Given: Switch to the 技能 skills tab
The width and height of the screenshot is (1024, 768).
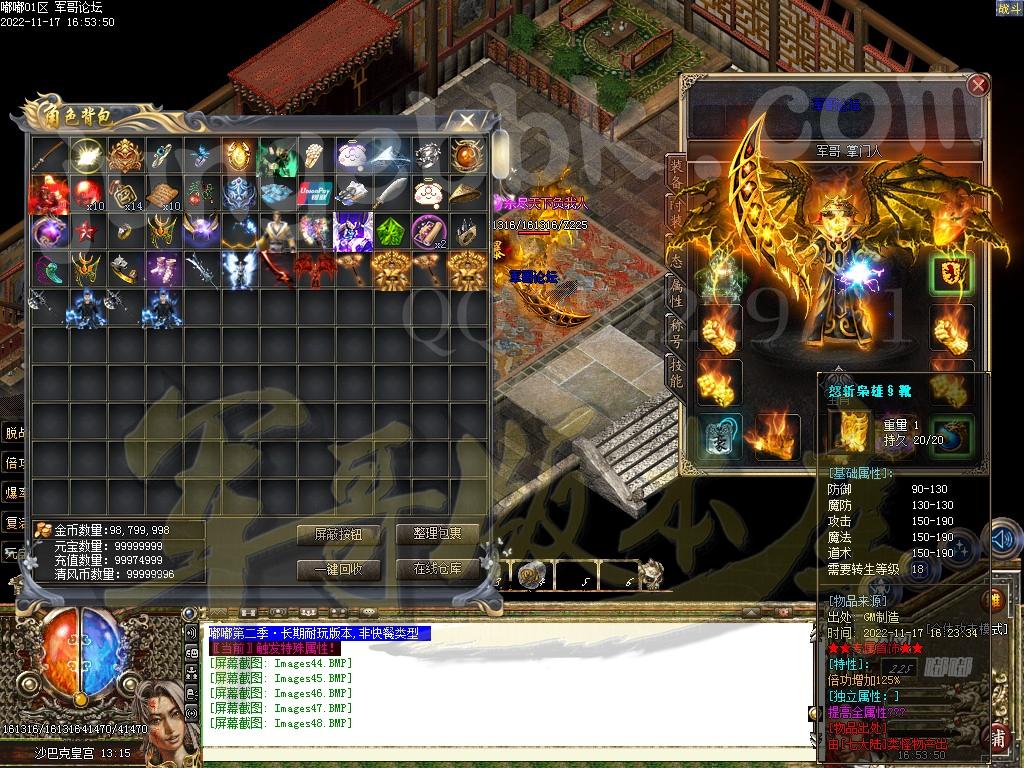Looking at the screenshot, I should [677, 371].
